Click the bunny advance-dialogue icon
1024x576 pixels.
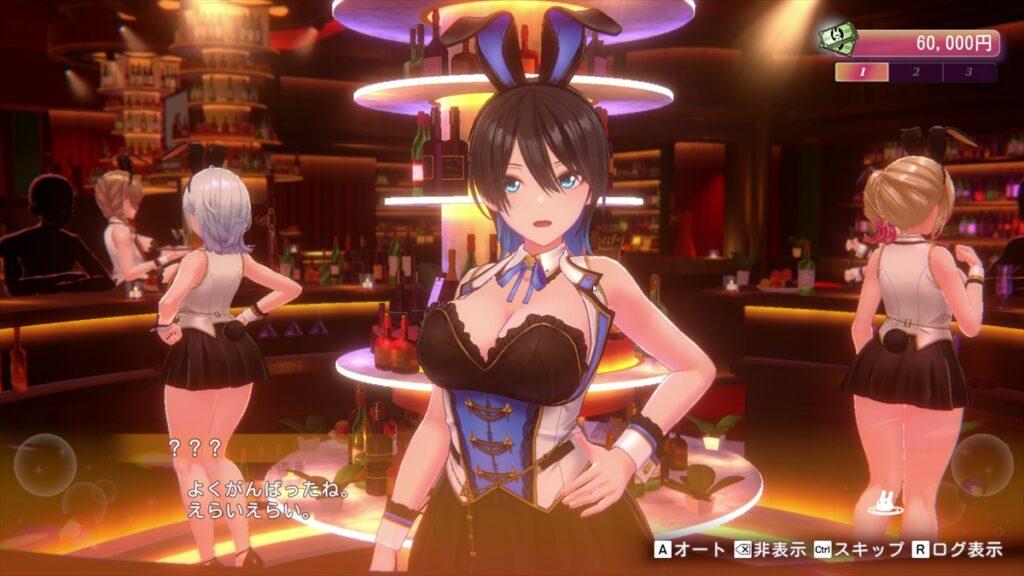coord(883,500)
